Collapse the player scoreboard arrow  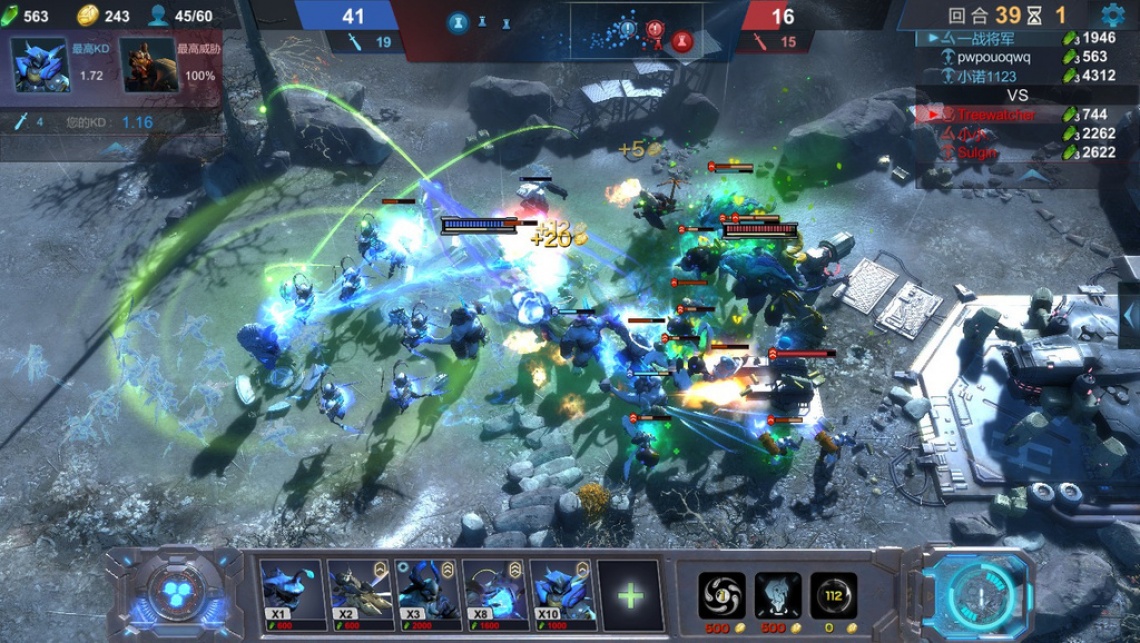(x=1030, y=174)
